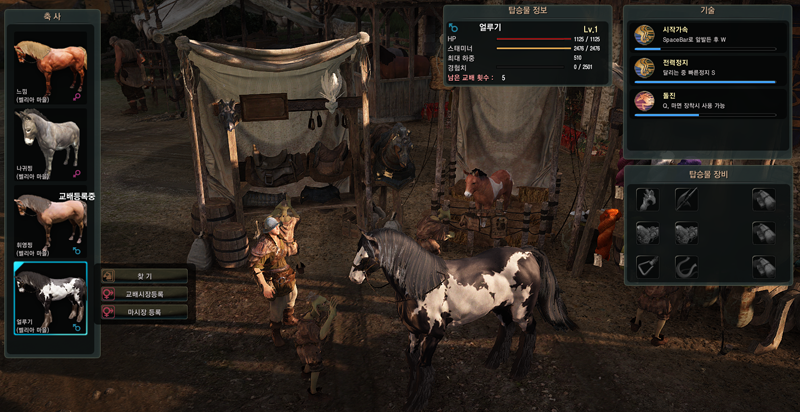Click the 찾기 button
This screenshot has height=412, width=800.
[144, 275]
